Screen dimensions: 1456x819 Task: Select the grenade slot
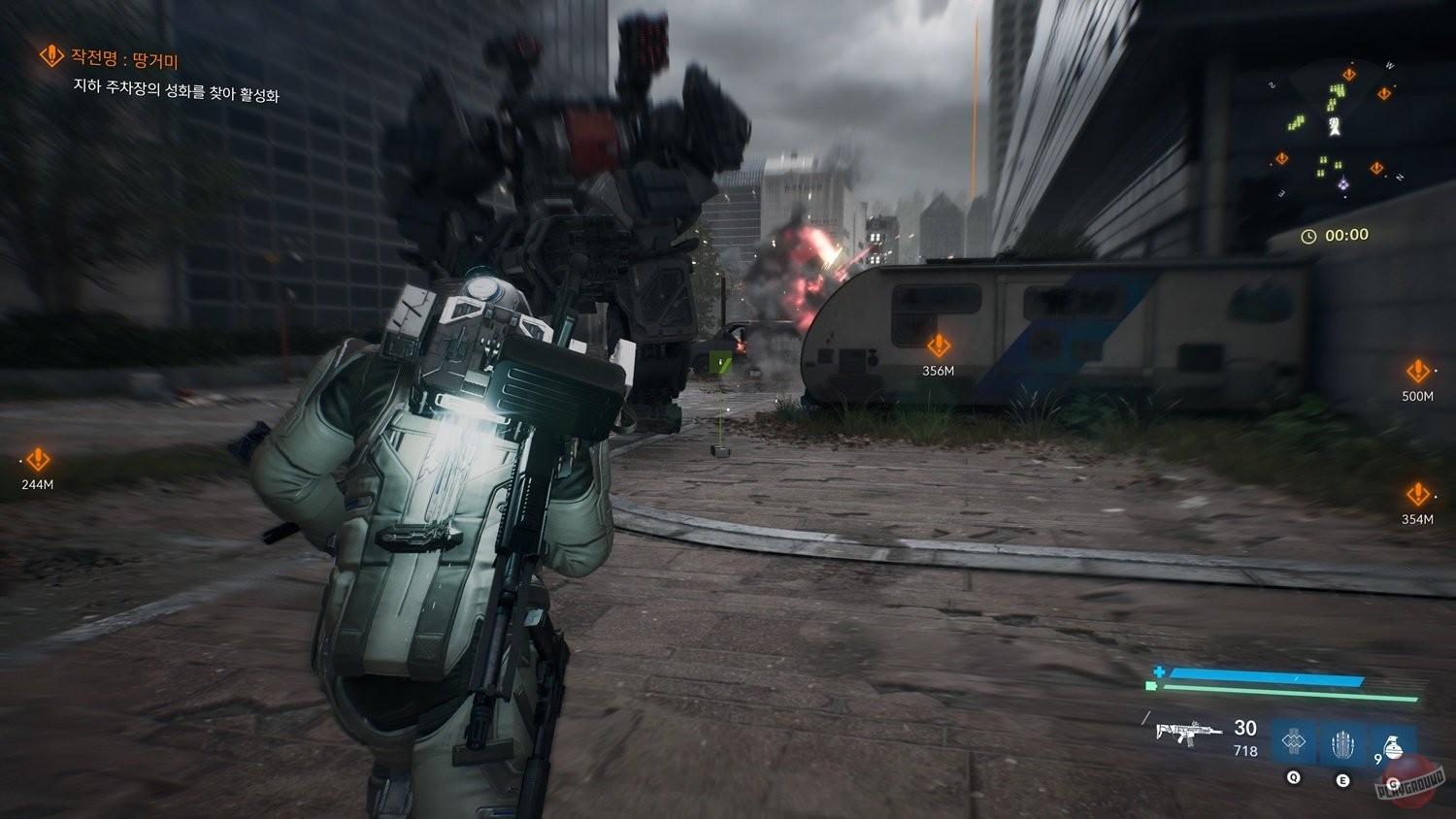1392,747
